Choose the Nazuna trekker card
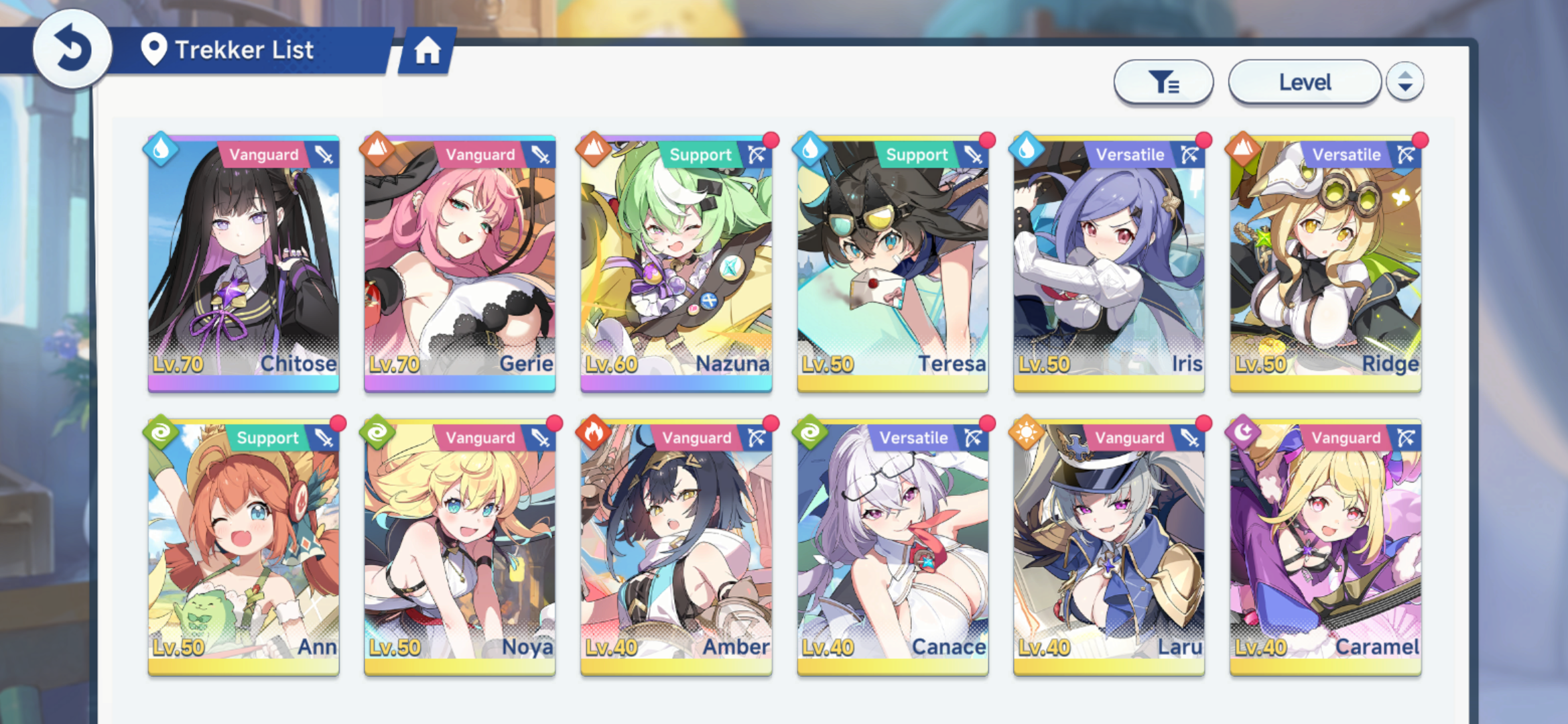Screen dimensions: 1568x724 (x=676, y=263)
